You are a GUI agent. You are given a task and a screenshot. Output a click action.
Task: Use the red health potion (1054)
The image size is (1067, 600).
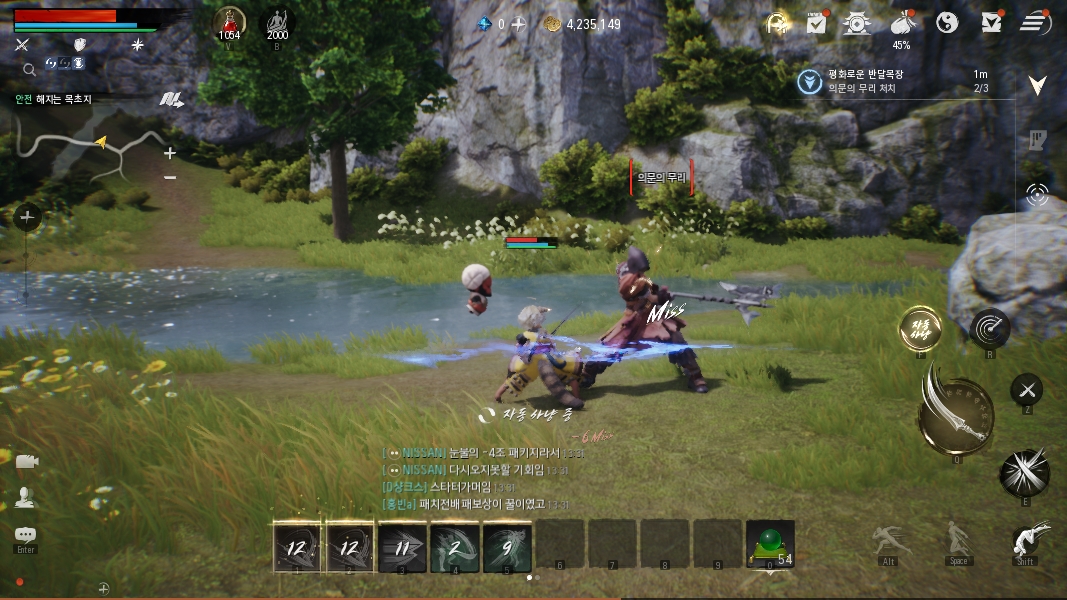230,23
